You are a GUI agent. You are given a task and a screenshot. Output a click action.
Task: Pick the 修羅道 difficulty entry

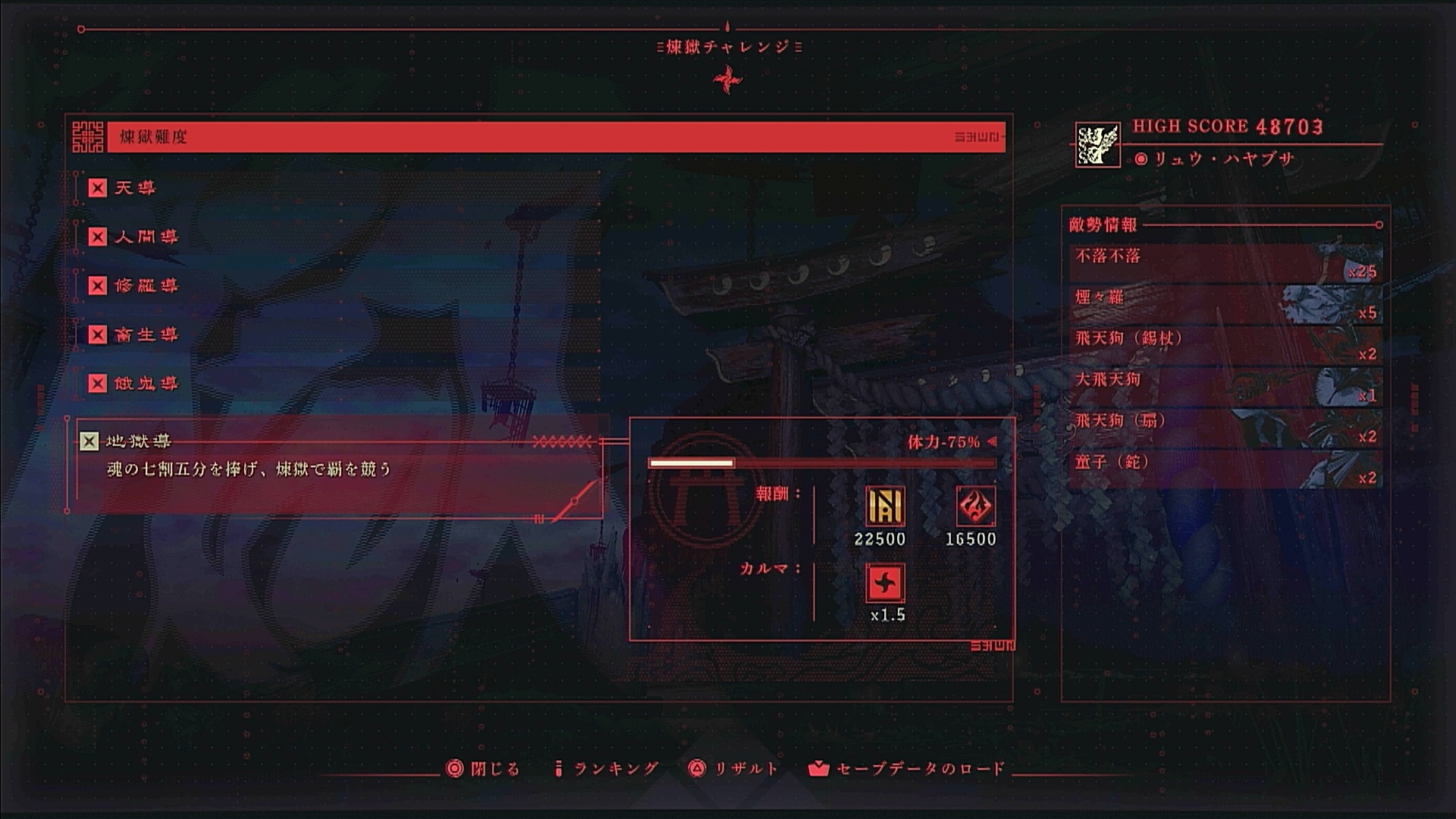click(x=146, y=286)
